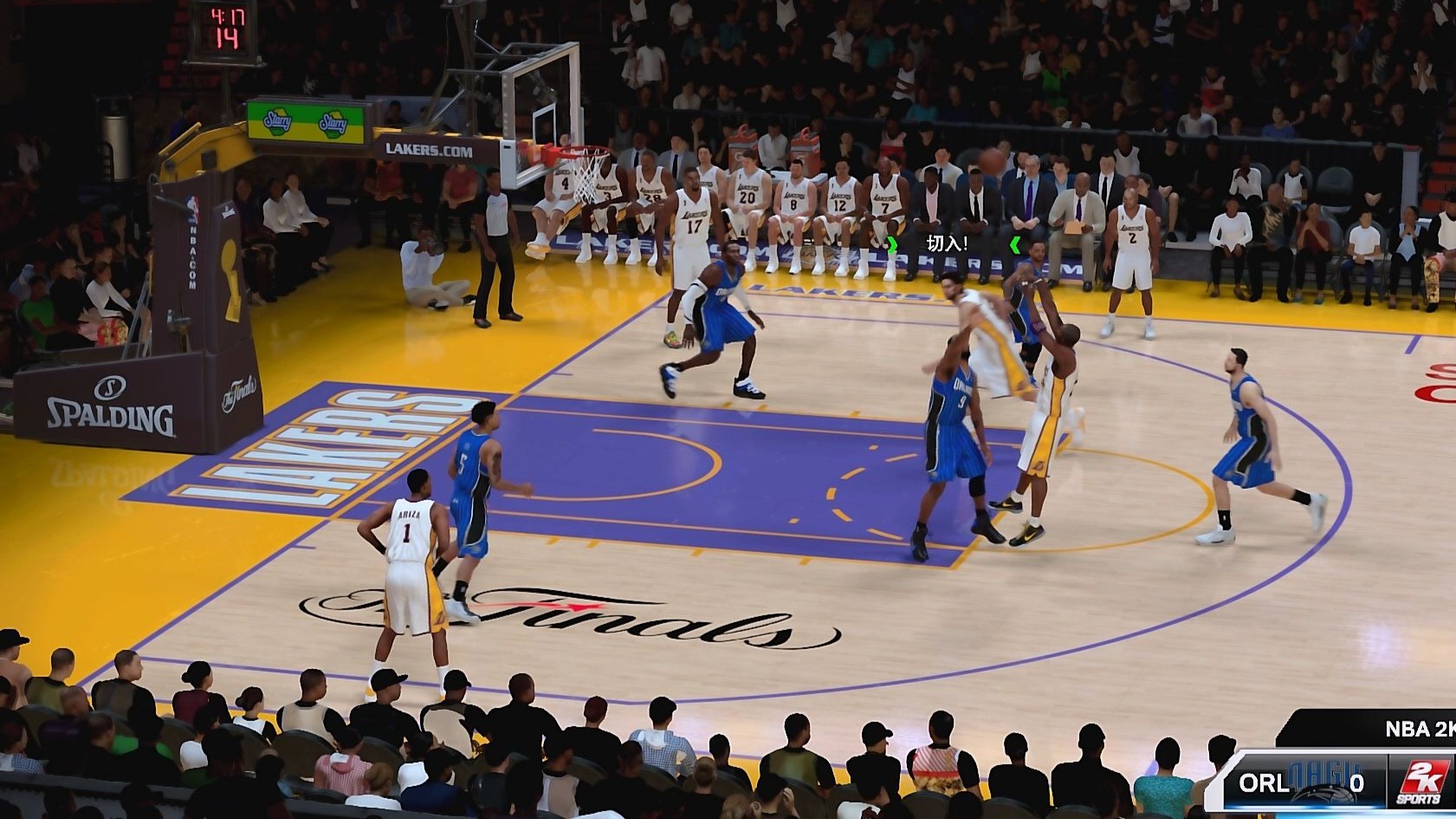Click the NBA.COM text on the stanchion

(192, 253)
